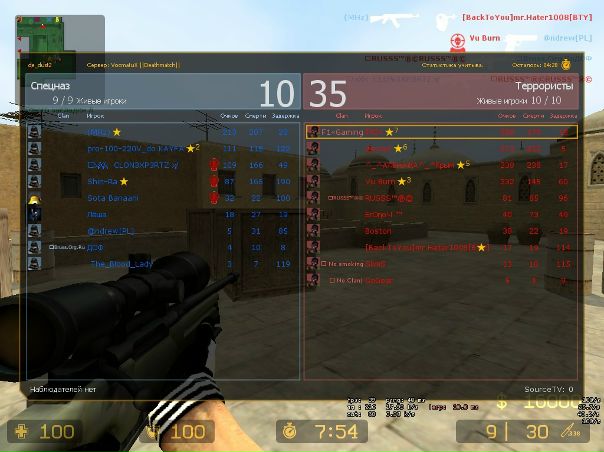Select the Пnша player row
This screenshot has height=452, width=604.
pos(160,214)
